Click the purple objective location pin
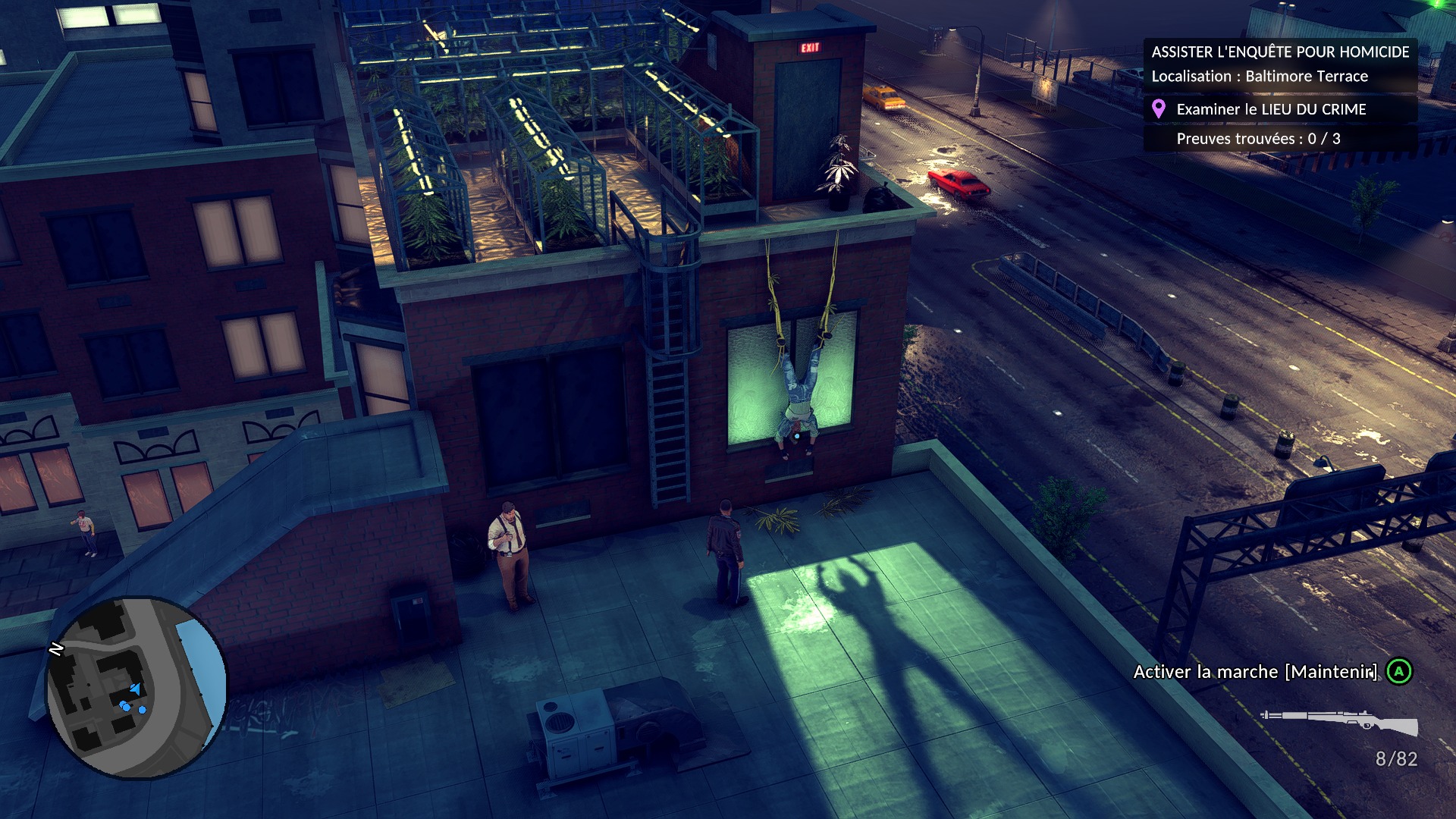The height and width of the screenshot is (819, 1456). click(x=1158, y=109)
